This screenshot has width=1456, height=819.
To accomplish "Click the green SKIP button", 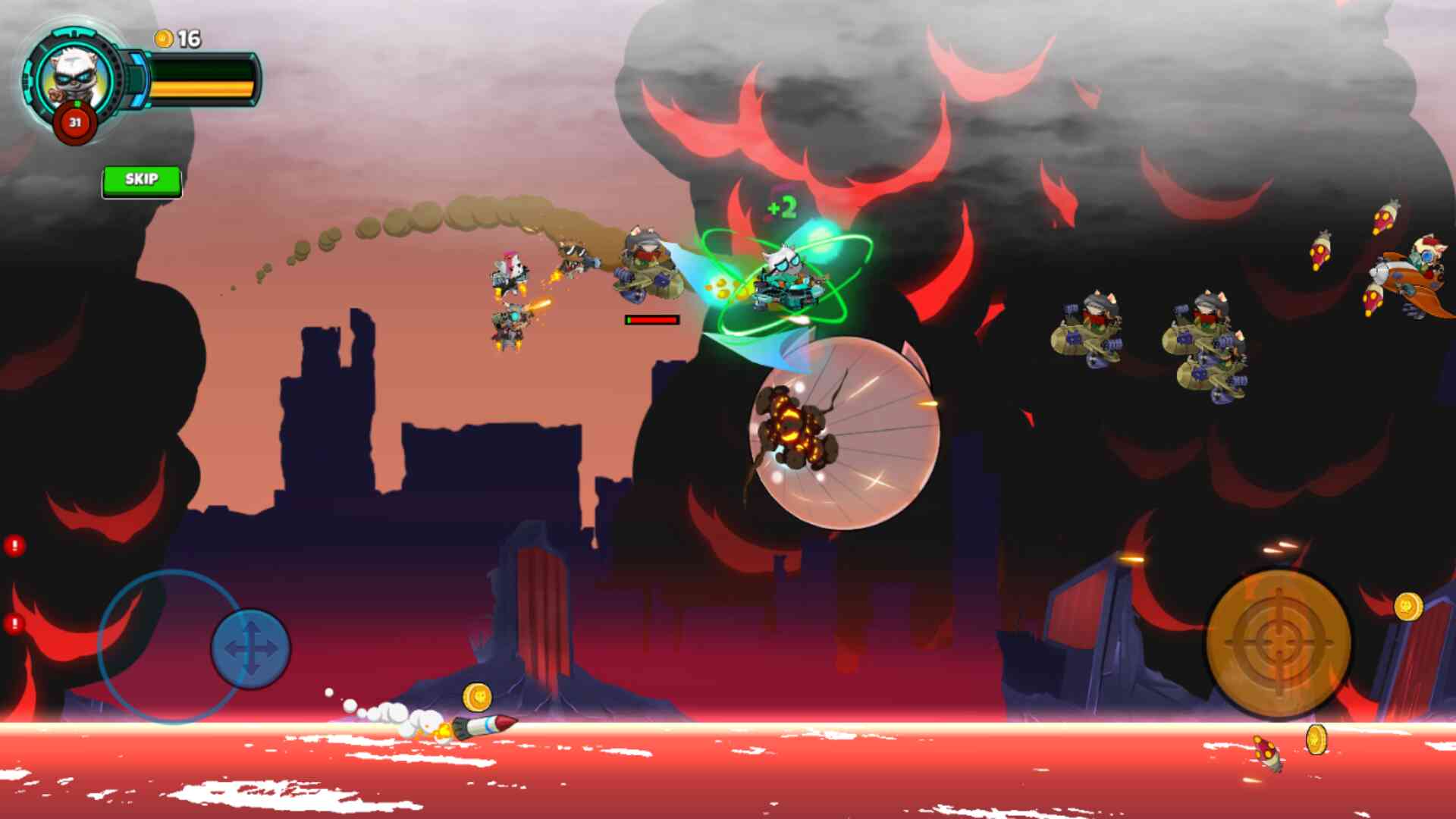I will (142, 180).
